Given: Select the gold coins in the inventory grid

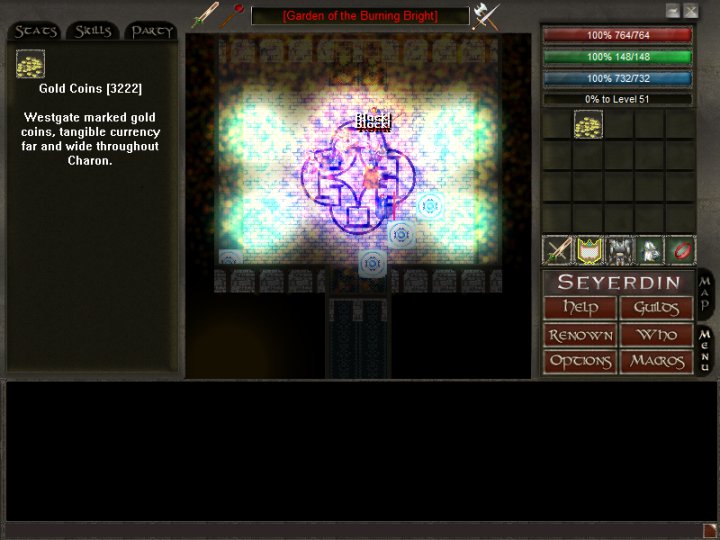Looking at the screenshot, I should (x=588, y=125).
